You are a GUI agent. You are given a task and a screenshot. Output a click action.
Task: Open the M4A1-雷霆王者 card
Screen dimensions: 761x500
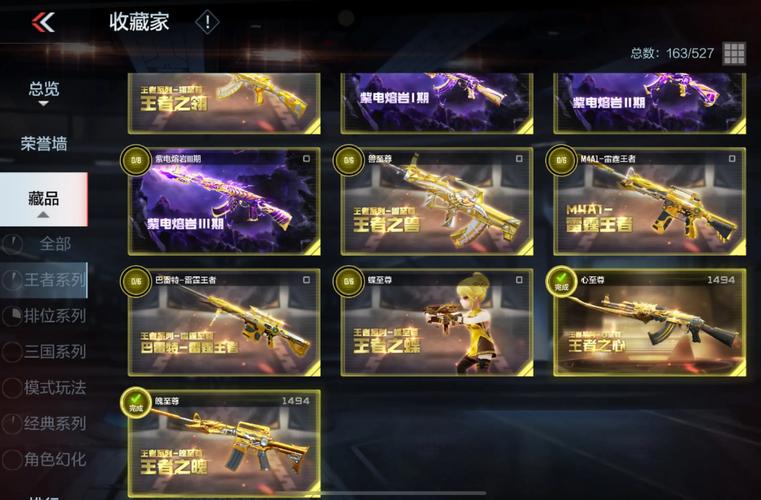point(649,201)
